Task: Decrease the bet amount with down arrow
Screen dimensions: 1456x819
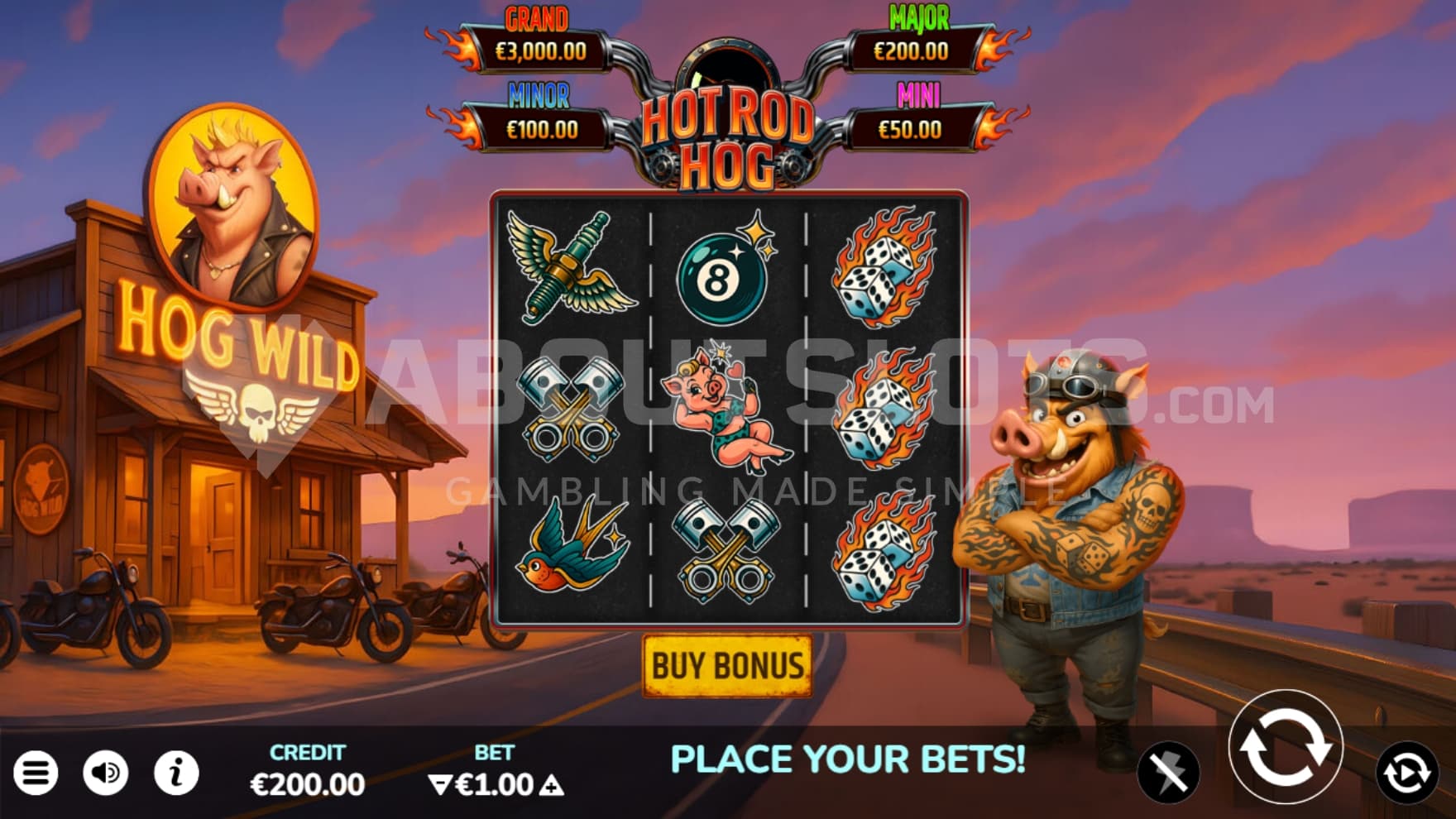Action: tap(440, 785)
